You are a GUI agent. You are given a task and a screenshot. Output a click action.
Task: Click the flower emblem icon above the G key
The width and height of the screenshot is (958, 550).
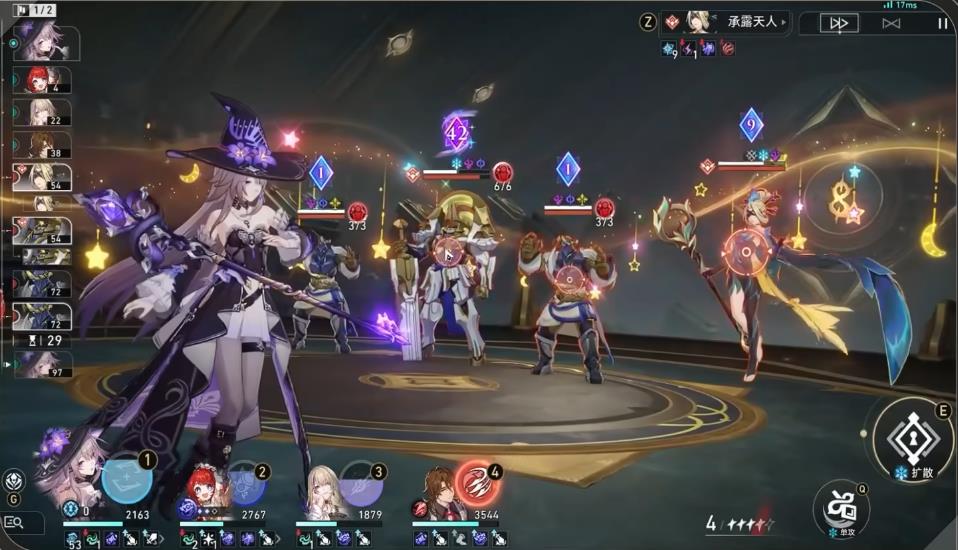click(14, 479)
